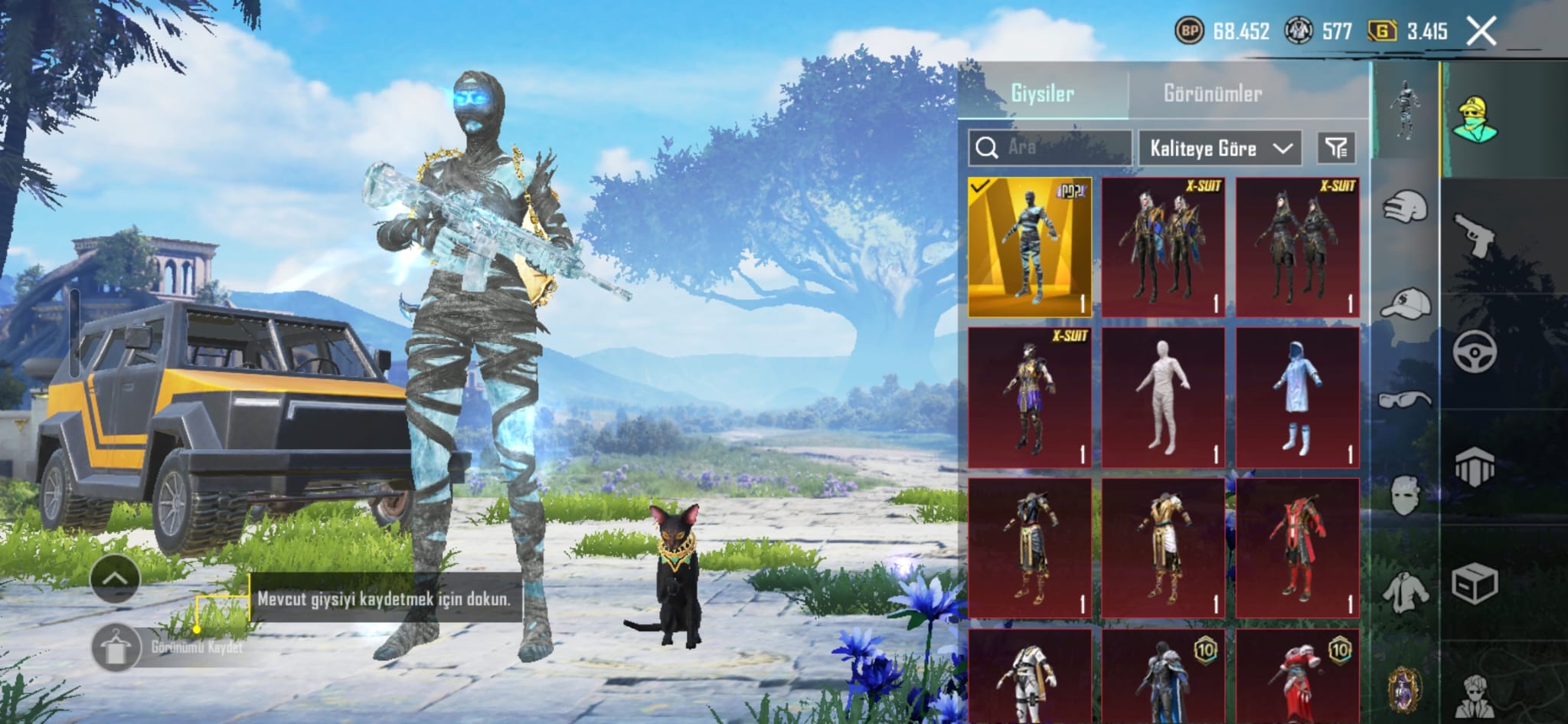Select the equipped mummy outfit tile

[x=1029, y=247]
